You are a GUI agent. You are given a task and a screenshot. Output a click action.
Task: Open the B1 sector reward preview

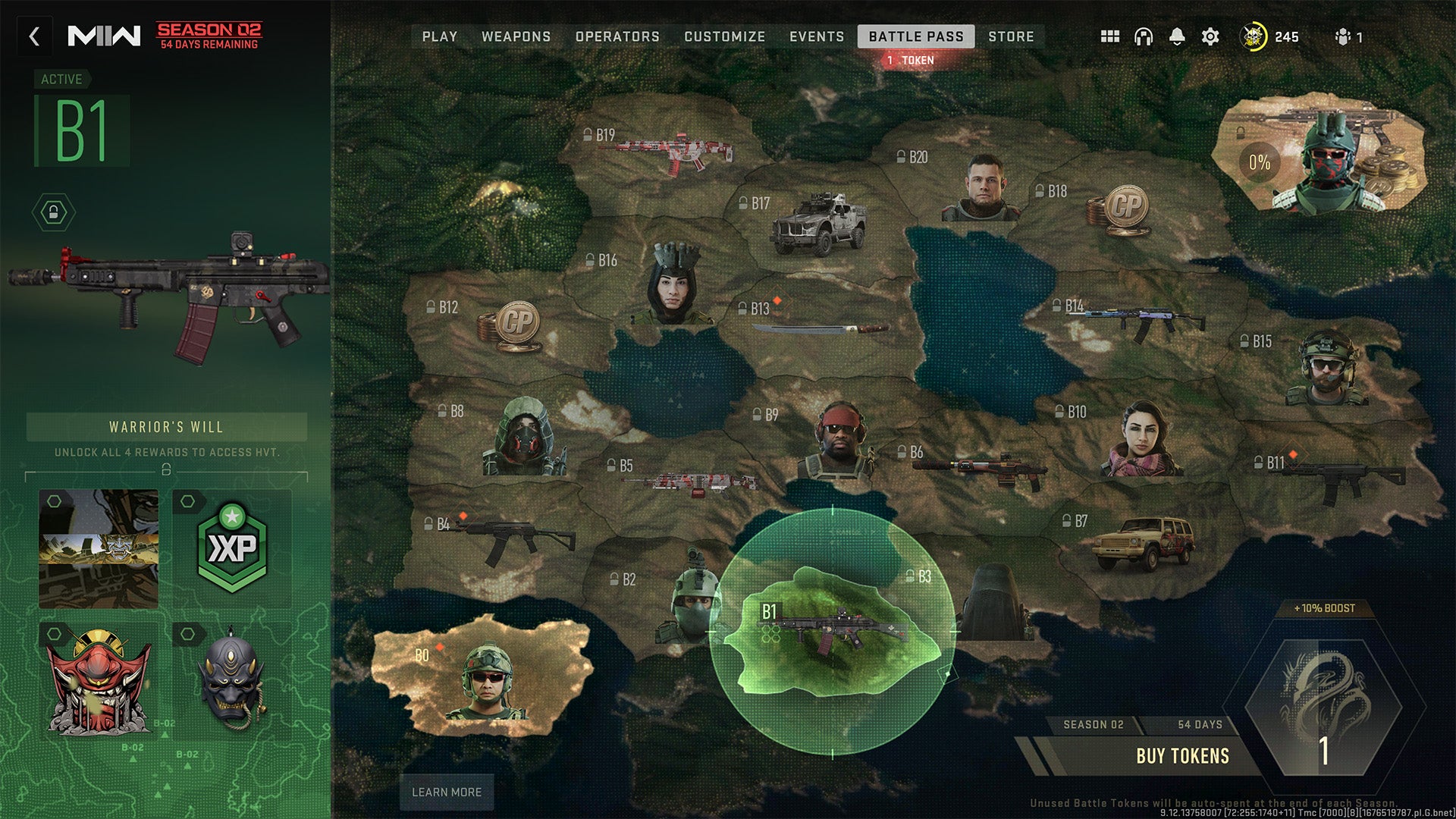pyautogui.click(x=834, y=629)
